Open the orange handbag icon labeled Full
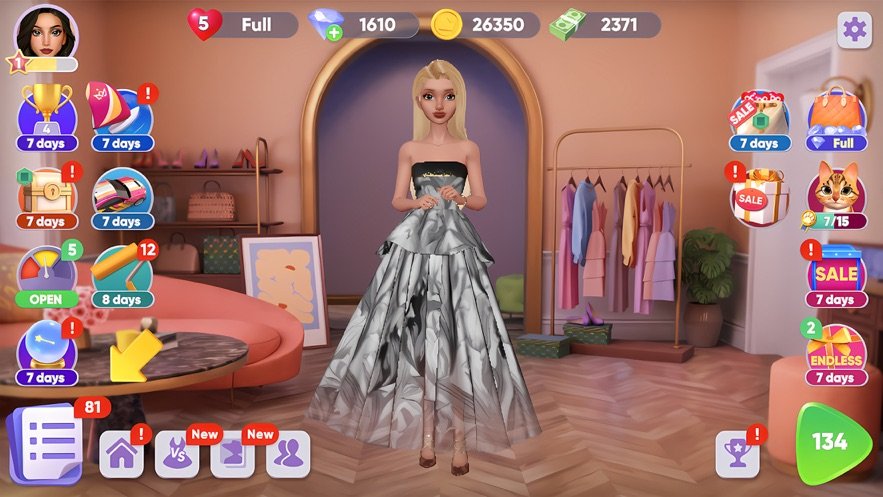883x497 pixels. pos(836,114)
